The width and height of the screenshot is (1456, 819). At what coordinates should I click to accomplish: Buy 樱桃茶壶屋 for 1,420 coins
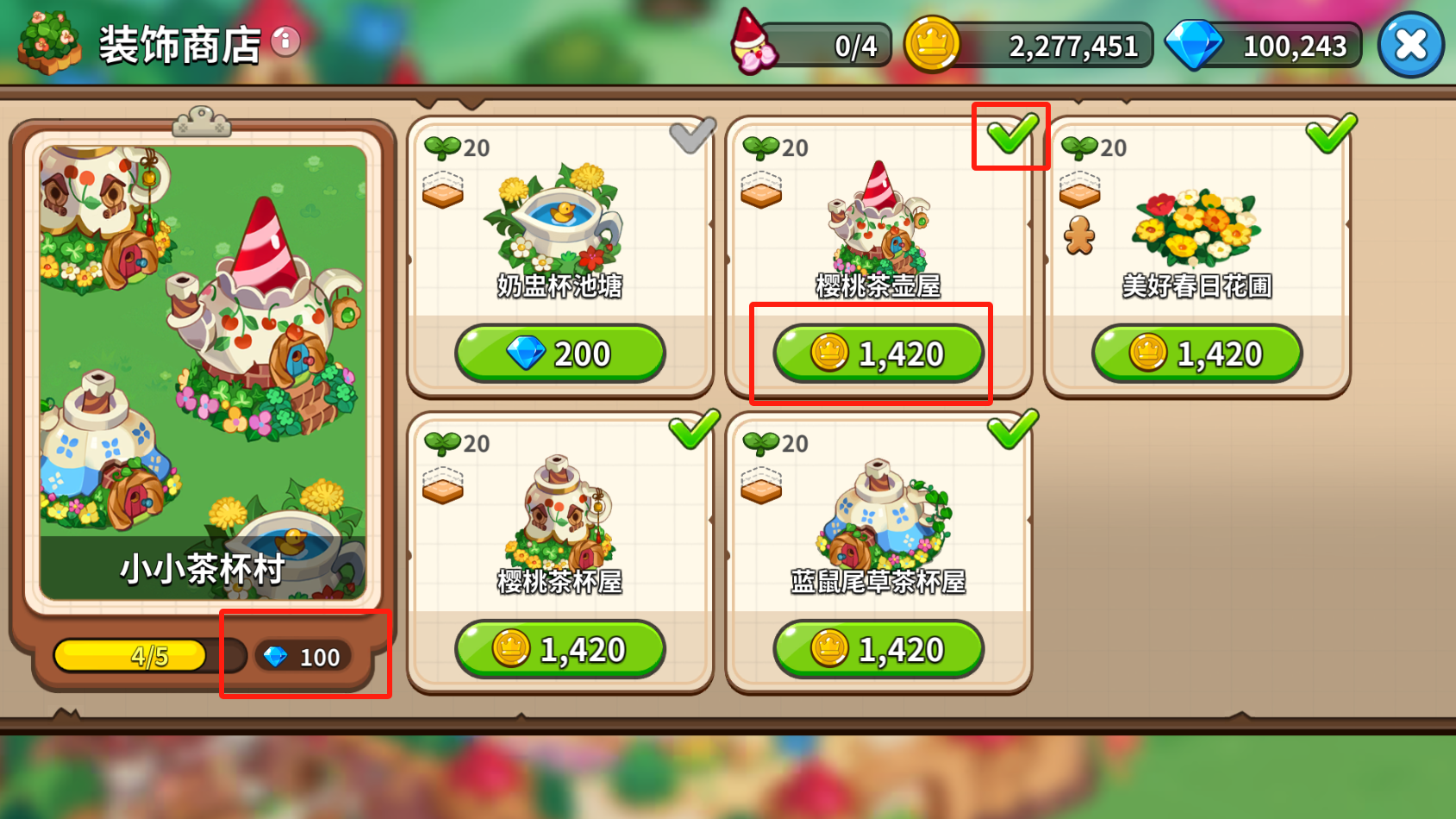878,353
